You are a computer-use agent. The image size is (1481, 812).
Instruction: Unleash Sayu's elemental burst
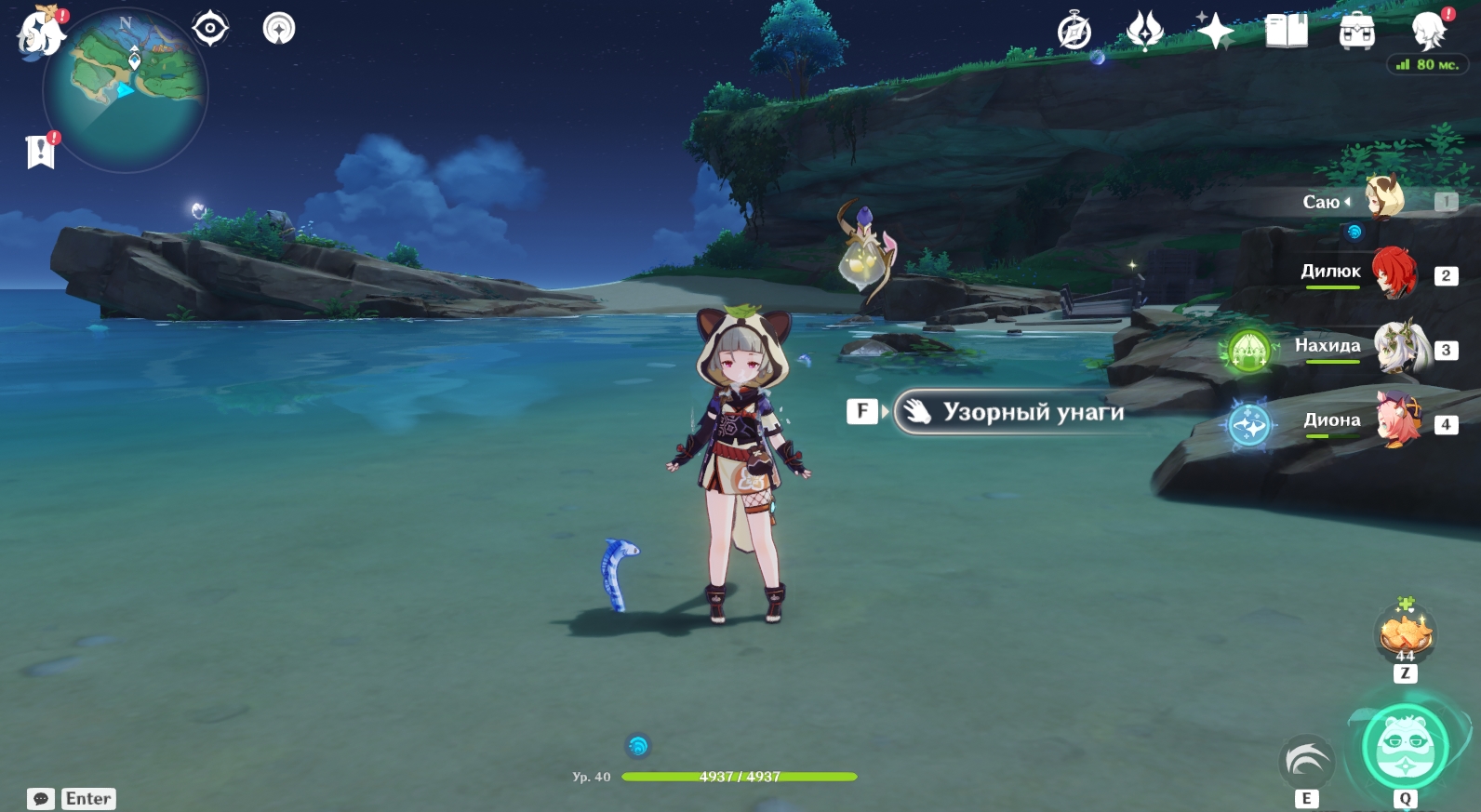coord(1405,747)
